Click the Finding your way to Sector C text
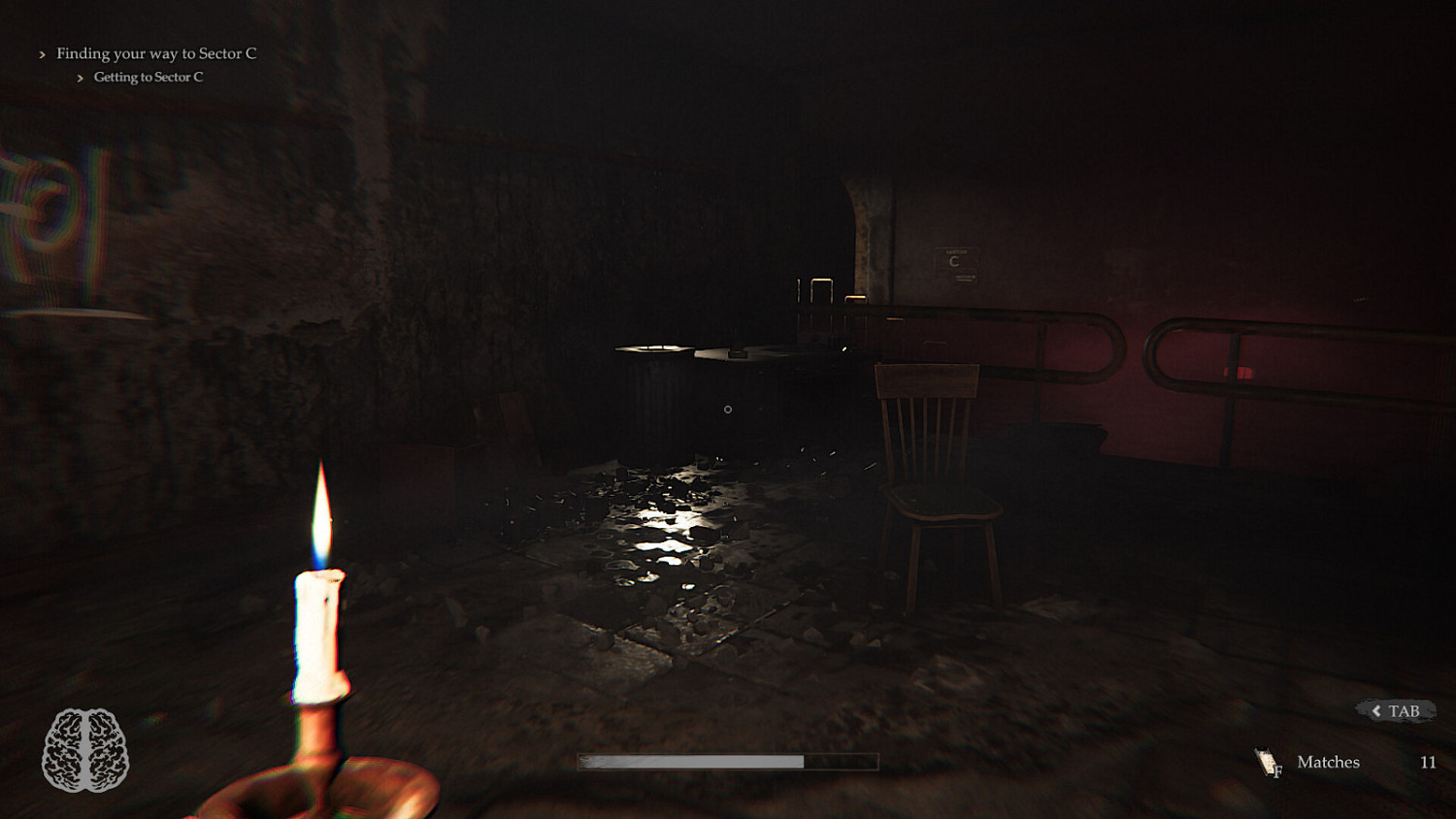Viewport: 1456px width, 819px height. click(156, 53)
